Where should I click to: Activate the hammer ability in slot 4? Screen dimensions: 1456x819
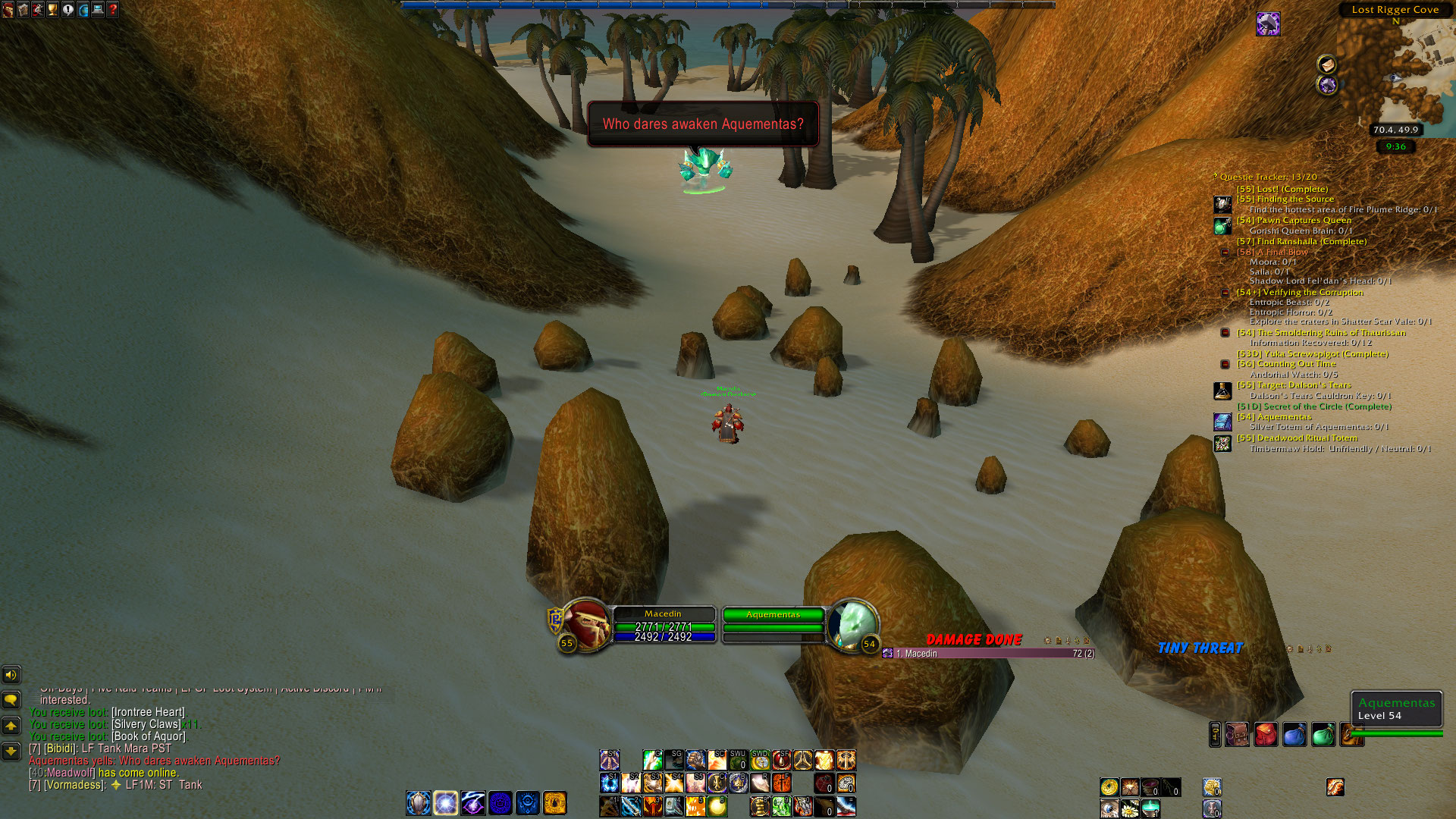[x=674, y=805]
